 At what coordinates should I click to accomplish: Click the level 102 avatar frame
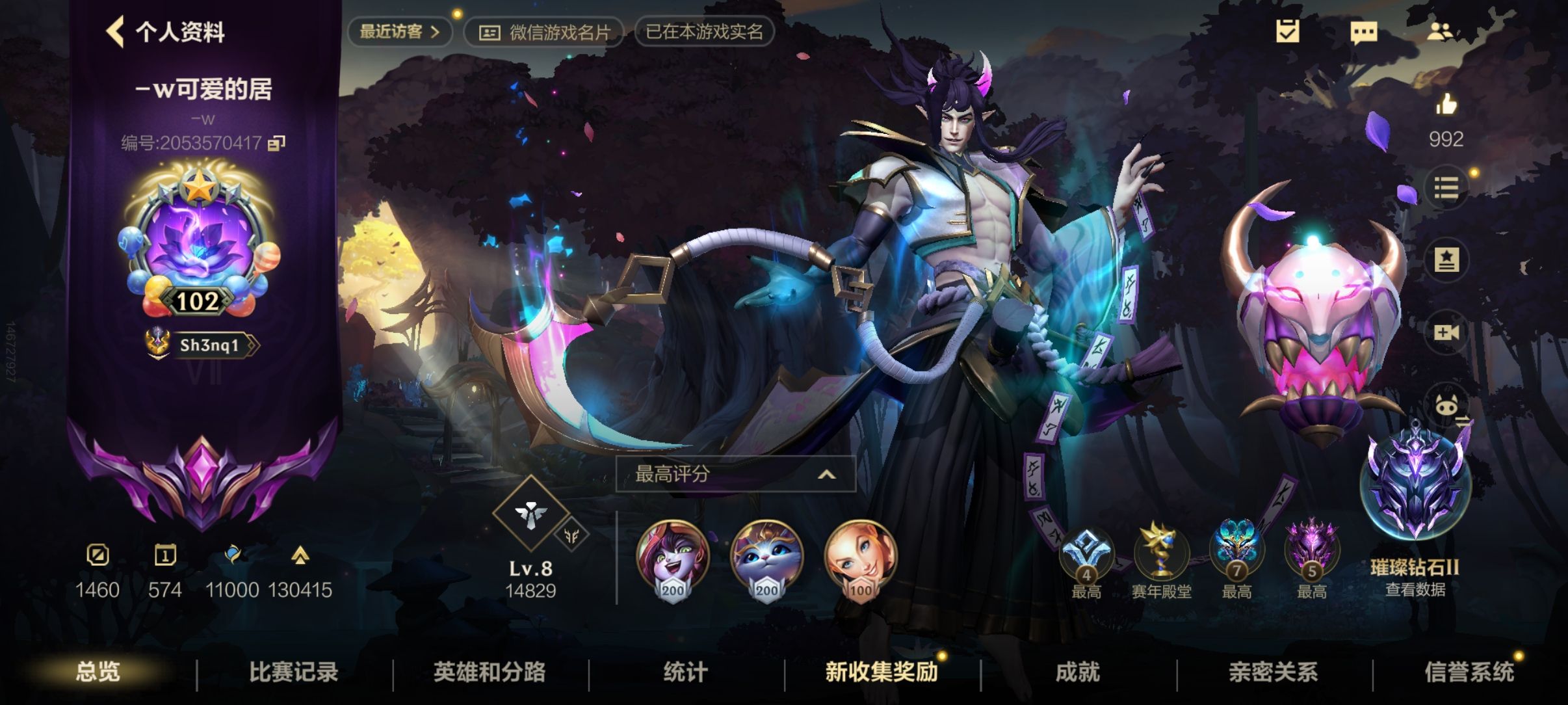click(x=199, y=242)
